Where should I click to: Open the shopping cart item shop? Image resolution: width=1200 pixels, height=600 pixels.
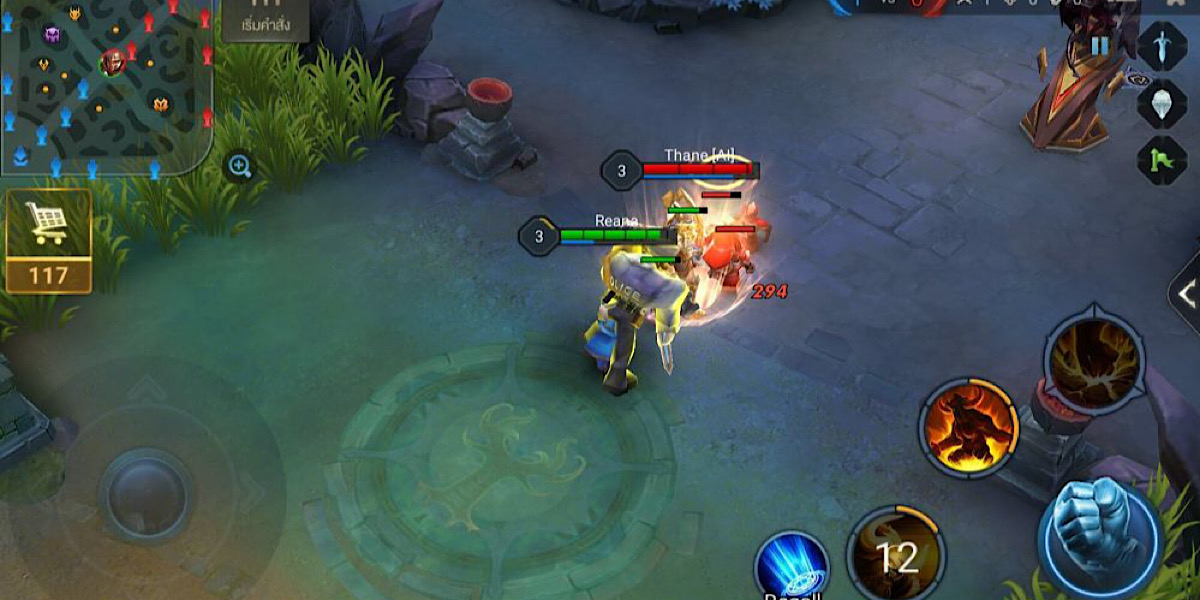point(48,240)
